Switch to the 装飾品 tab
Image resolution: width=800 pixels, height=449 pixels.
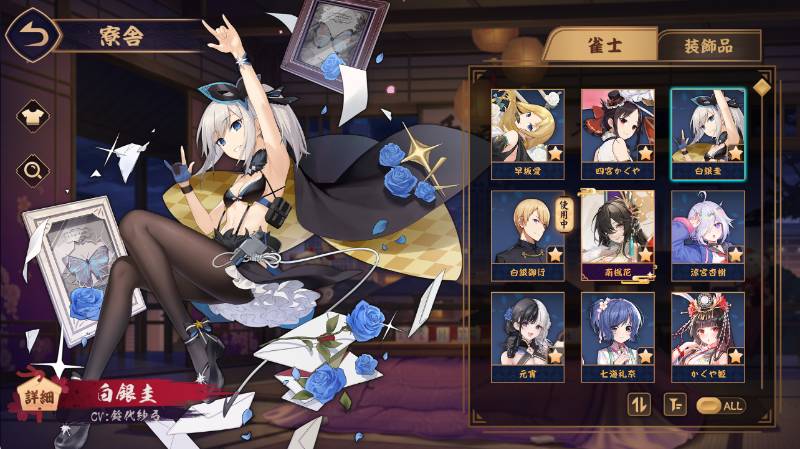[x=709, y=46]
